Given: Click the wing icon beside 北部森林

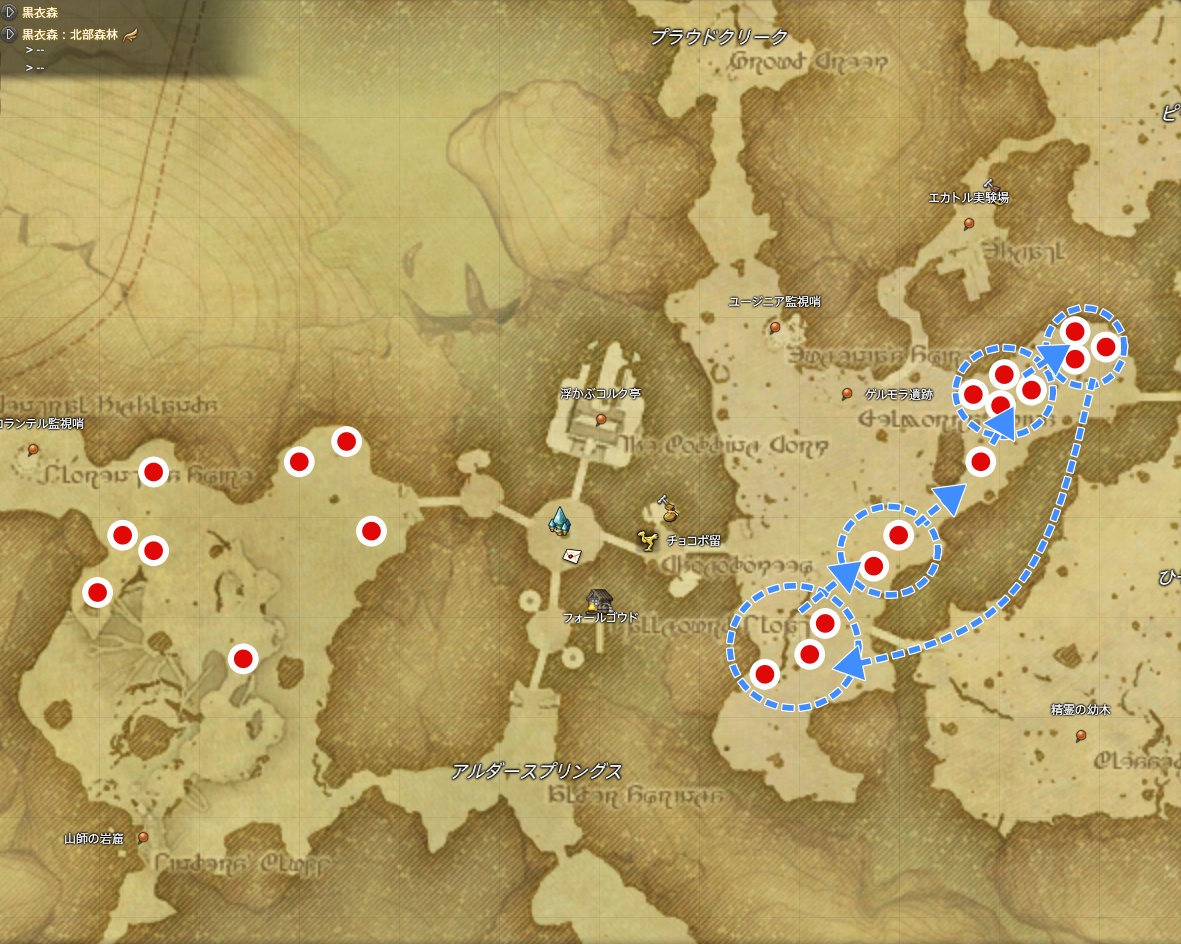Looking at the screenshot, I should click(x=130, y=34).
